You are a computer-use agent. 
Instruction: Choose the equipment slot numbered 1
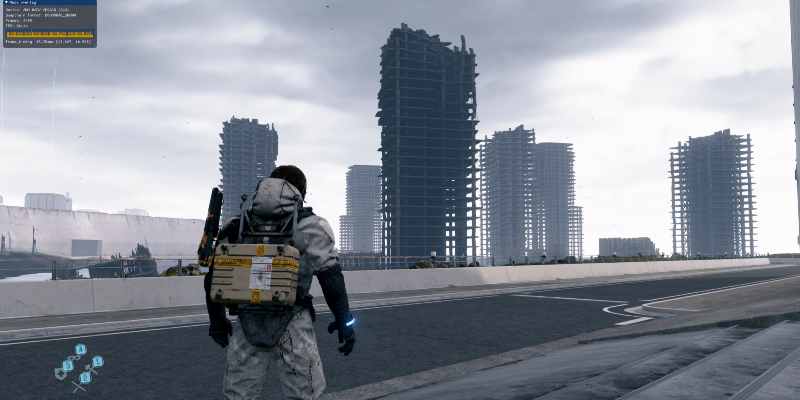tap(98, 361)
